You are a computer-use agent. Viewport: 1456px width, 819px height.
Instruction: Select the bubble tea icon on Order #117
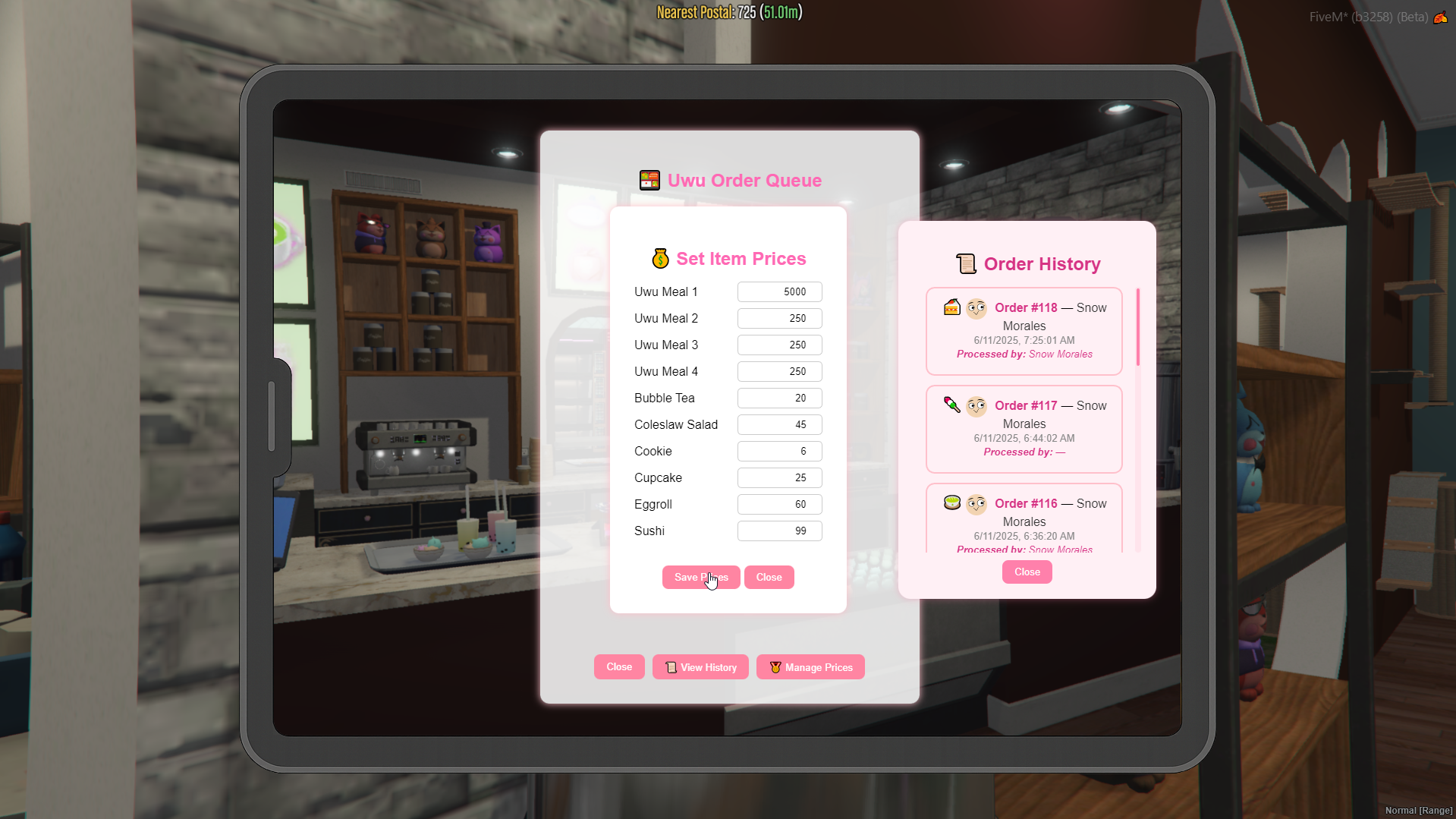(951, 405)
